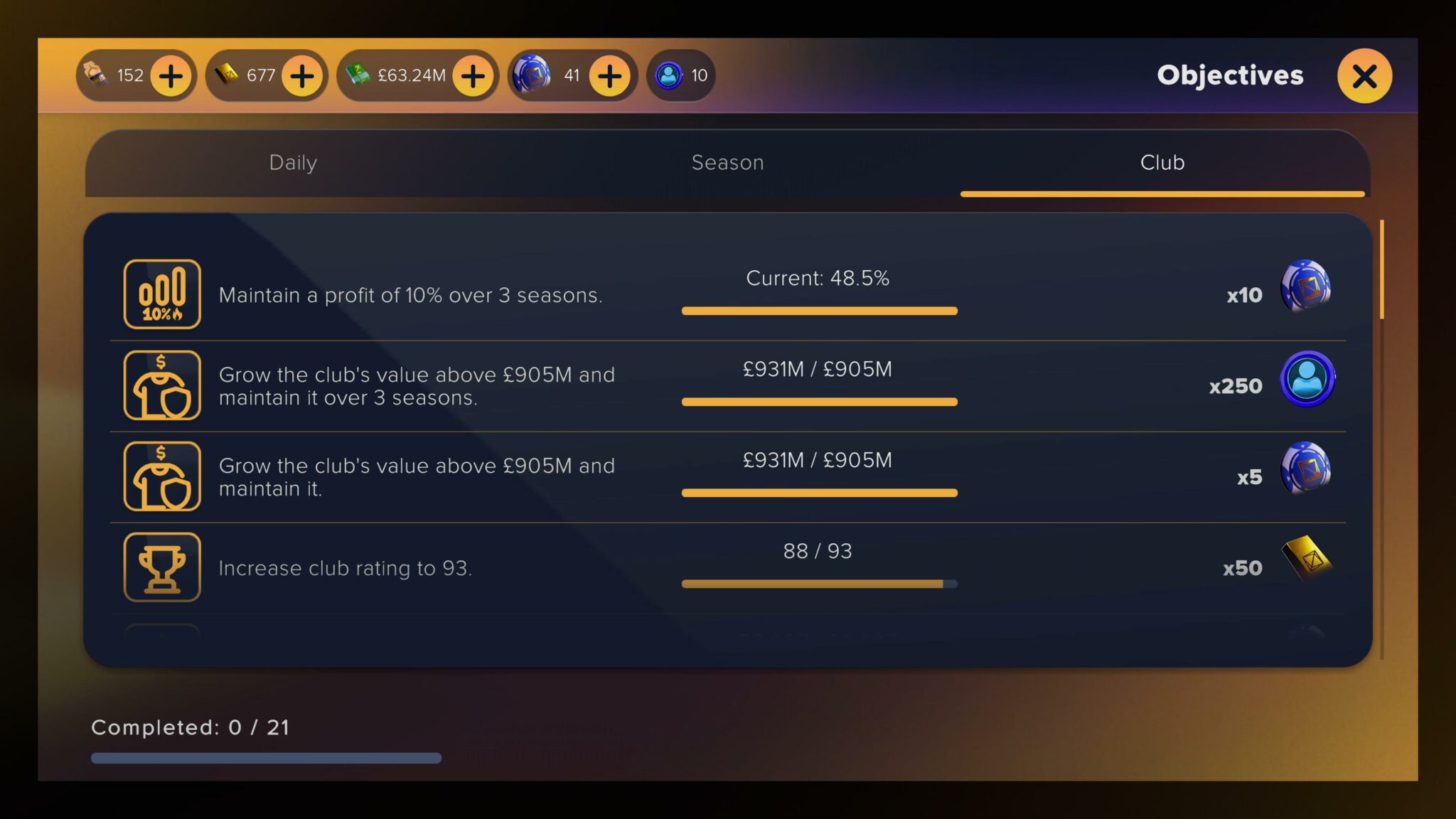This screenshot has width=1456, height=819.
Task: Click the gold card currency icon showing 677
Action: pyautogui.click(x=227, y=75)
